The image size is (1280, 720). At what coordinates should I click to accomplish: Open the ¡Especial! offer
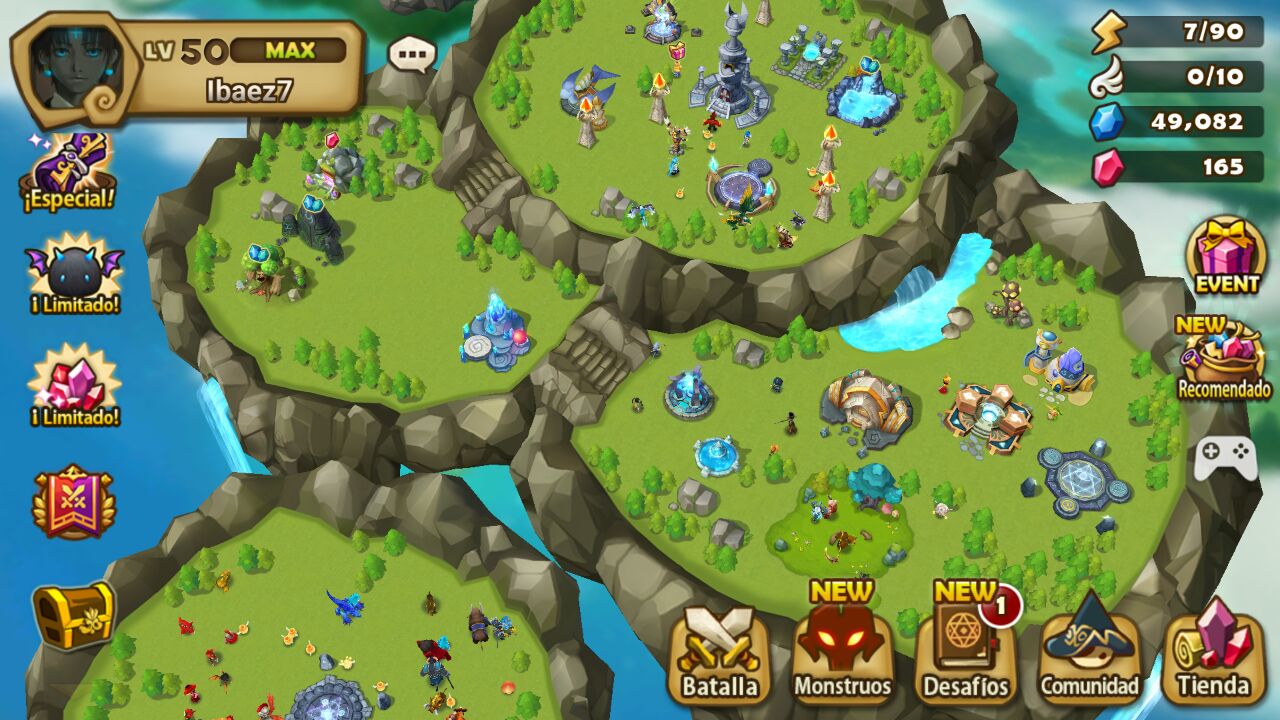coord(69,172)
